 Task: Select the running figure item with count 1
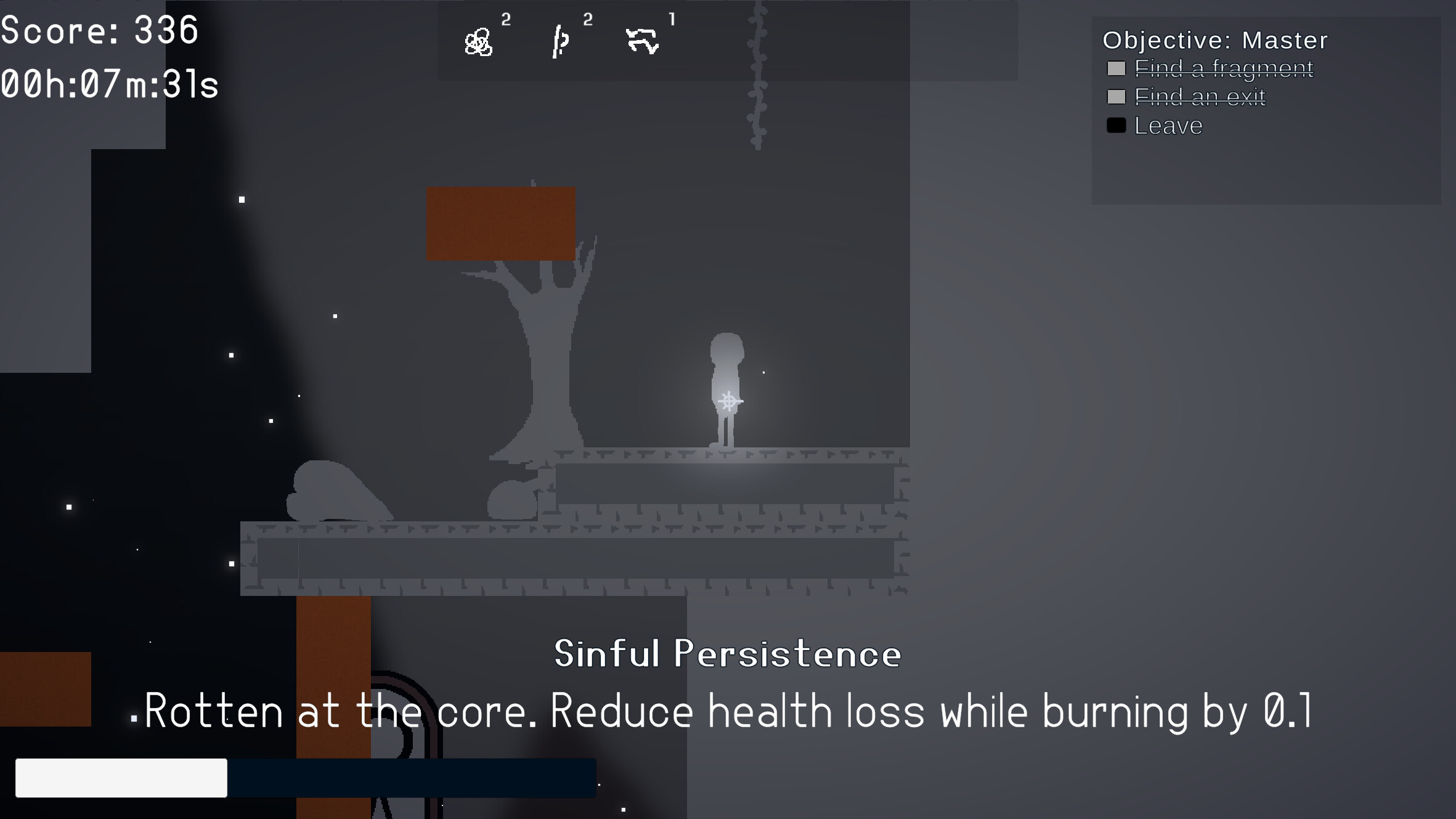point(644,42)
